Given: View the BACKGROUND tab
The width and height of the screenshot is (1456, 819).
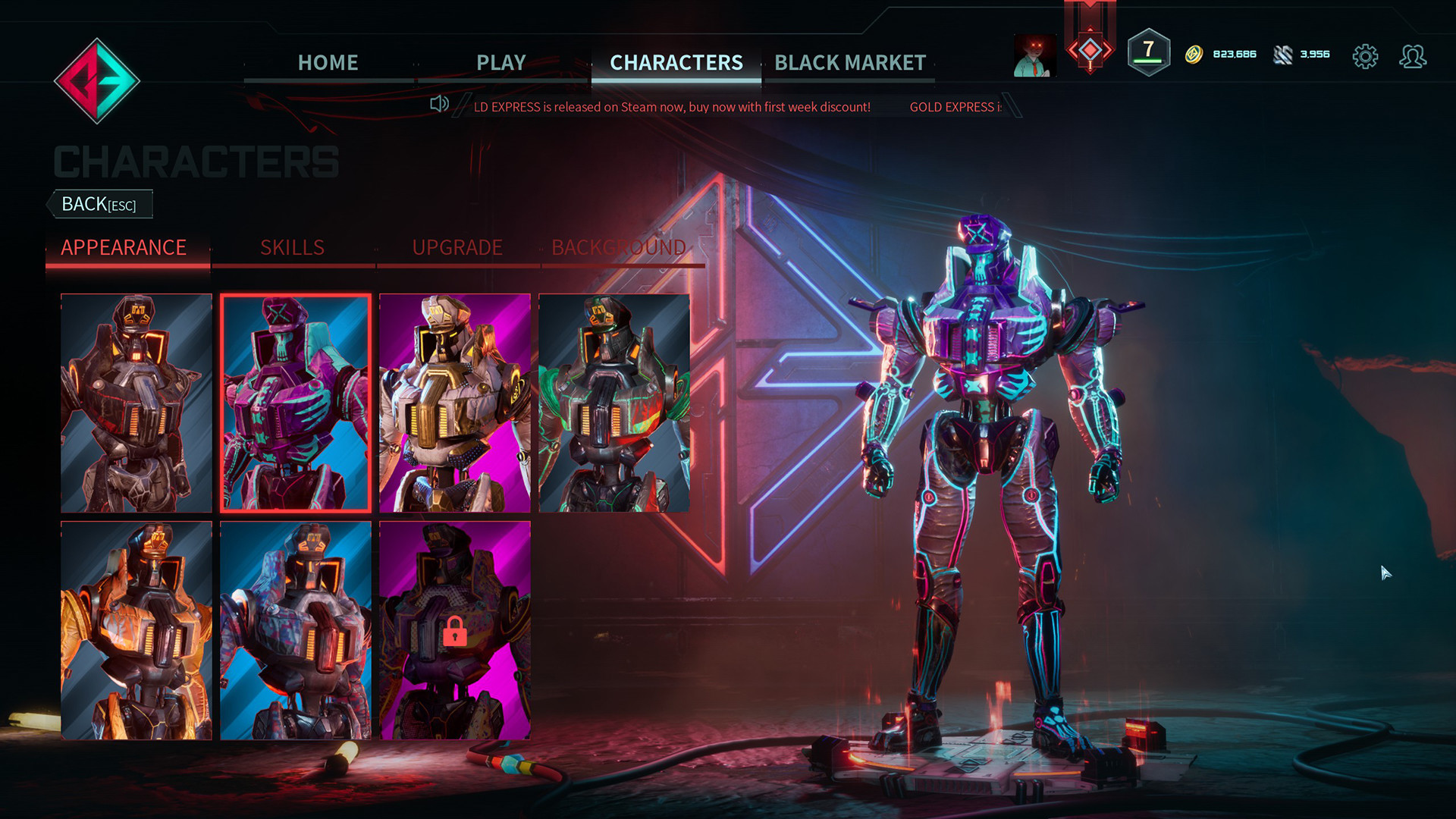Looking at the screenshot, I should 619,247.
